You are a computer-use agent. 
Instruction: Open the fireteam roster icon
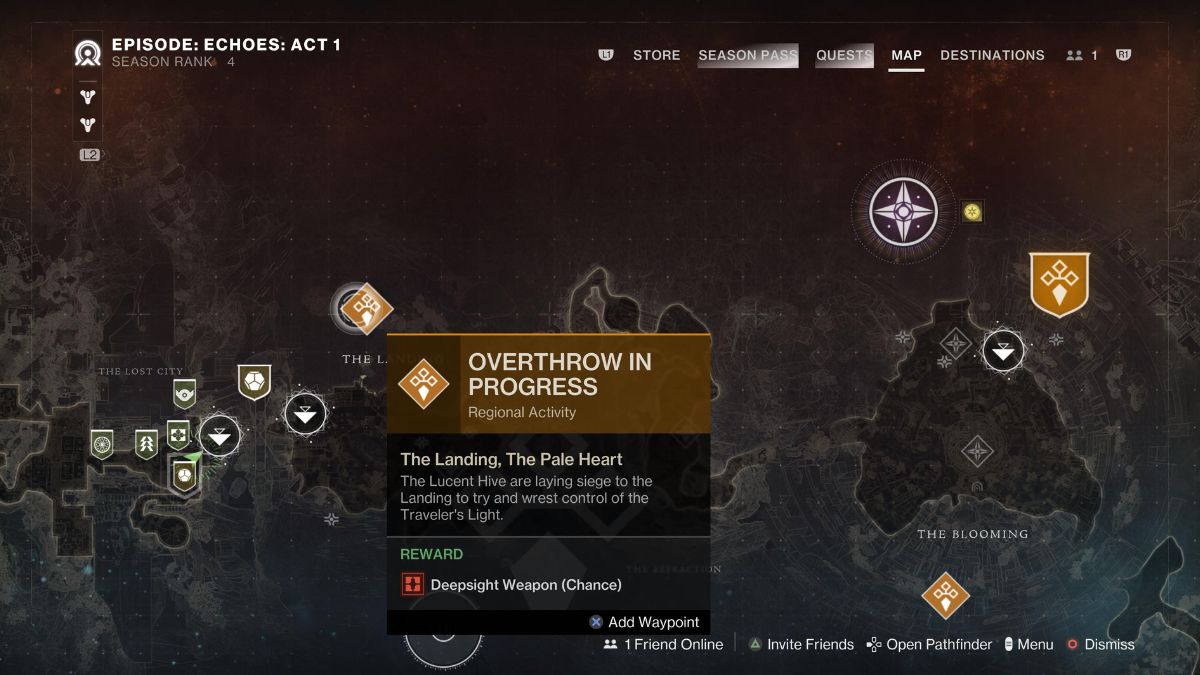[1081, 55]
